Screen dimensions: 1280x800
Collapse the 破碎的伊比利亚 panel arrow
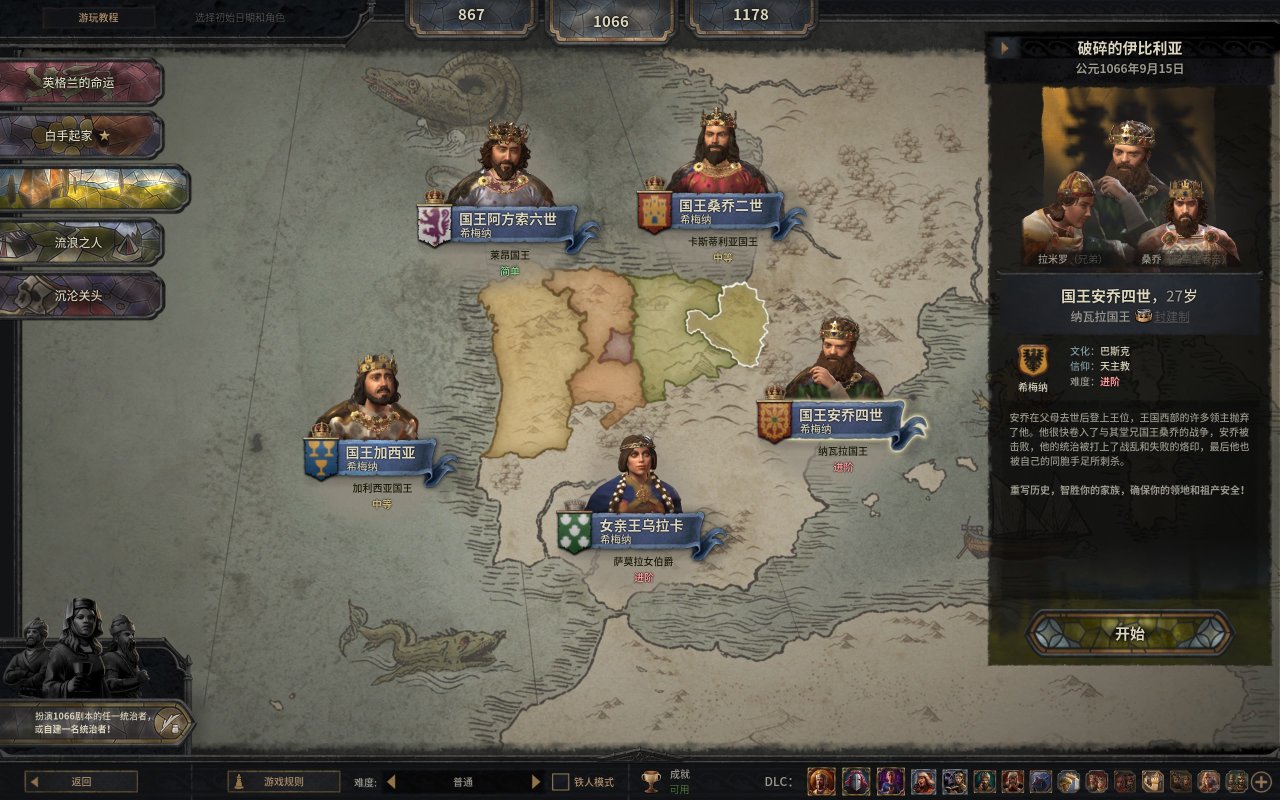pyautogui.click(x=1003, y=48)
